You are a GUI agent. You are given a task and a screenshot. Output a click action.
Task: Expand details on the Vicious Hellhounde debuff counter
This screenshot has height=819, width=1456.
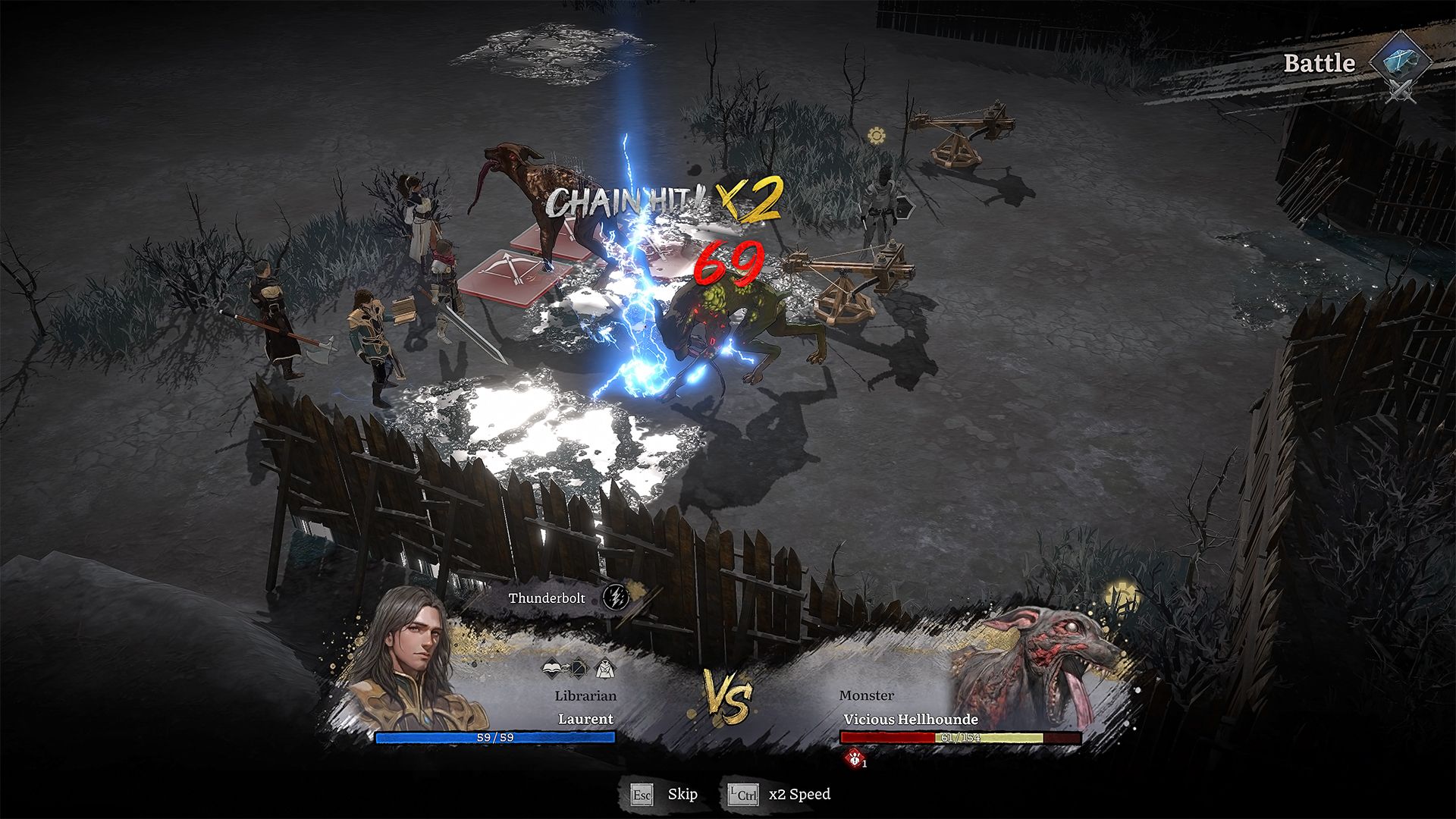click(864, 764)
